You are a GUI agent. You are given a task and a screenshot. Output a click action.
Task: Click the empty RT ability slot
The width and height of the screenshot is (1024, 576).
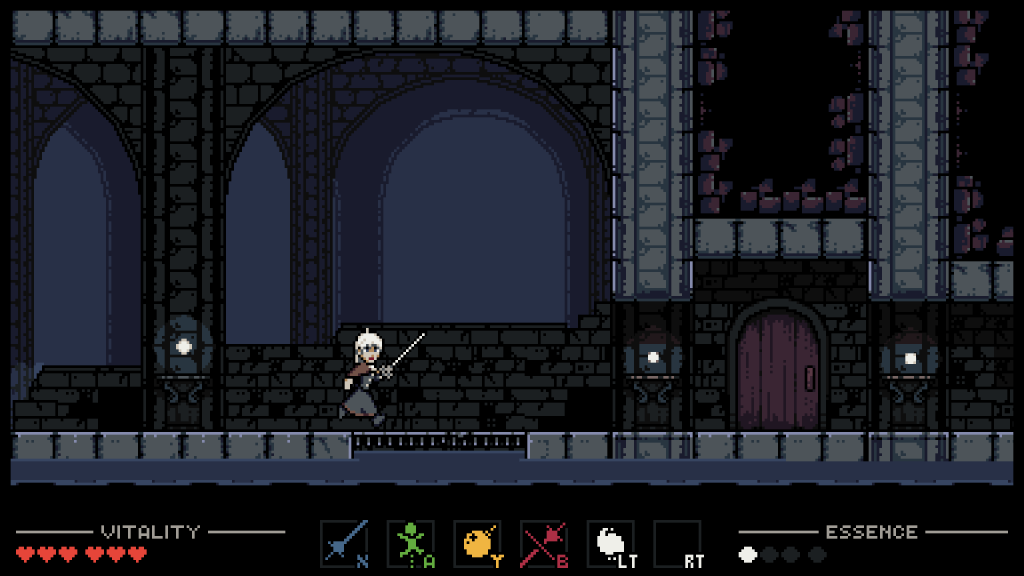pyautogui.click(x=677, y=544)
